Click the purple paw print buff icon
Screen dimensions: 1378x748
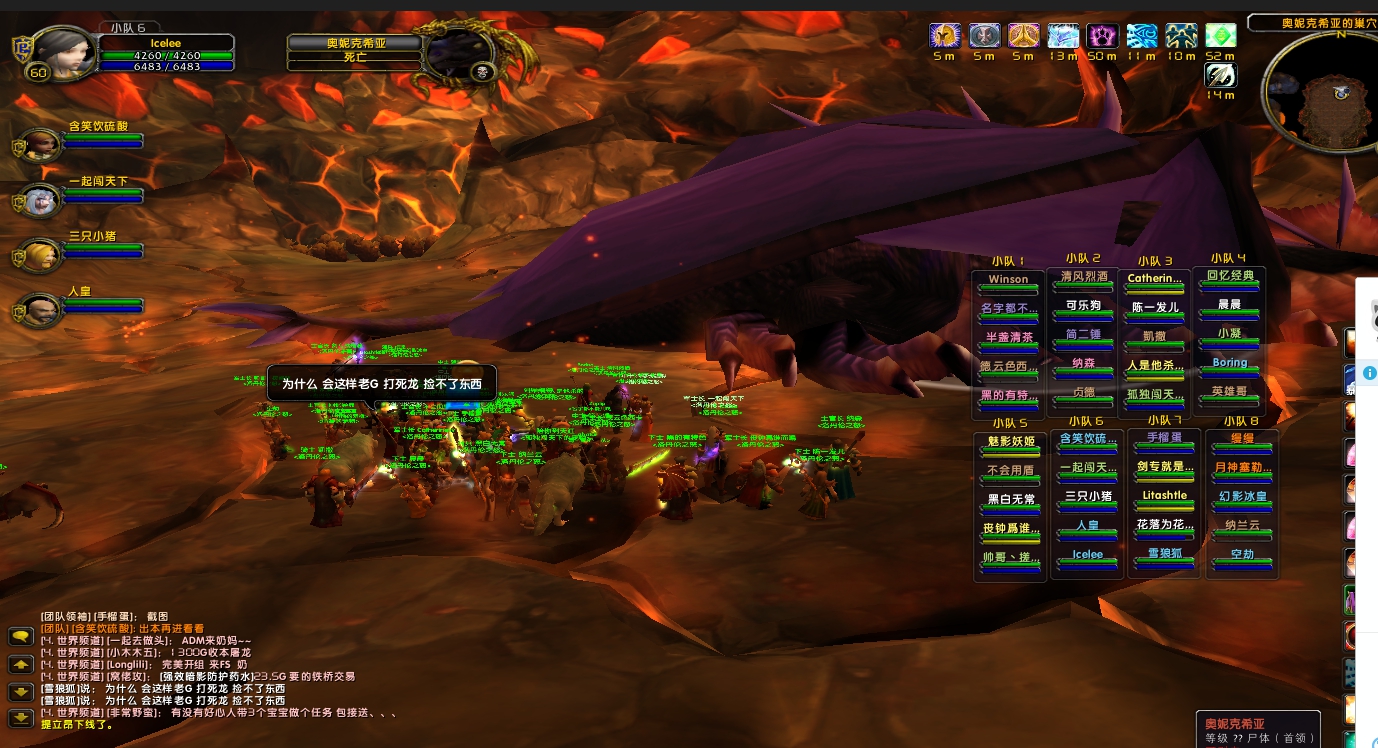[x=1102, y=36]
